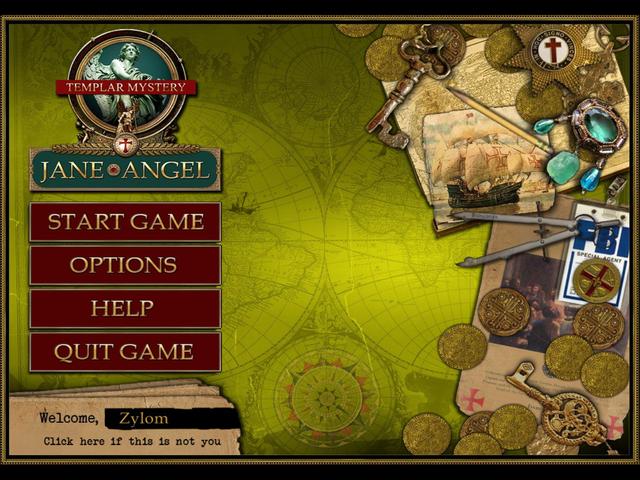Open the Help screen
Image resolution: width=640 pixels, height=480 pixels.
pyautogui.click(x=125, y=309)
